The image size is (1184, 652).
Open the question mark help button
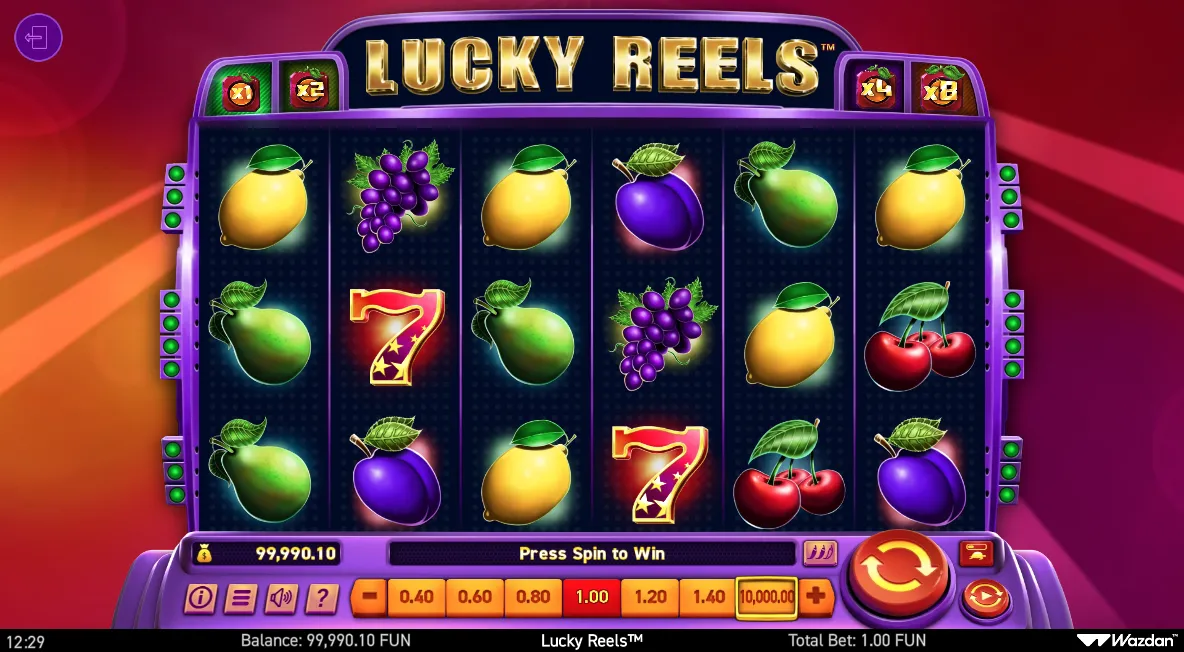click(x=321, y=598)
